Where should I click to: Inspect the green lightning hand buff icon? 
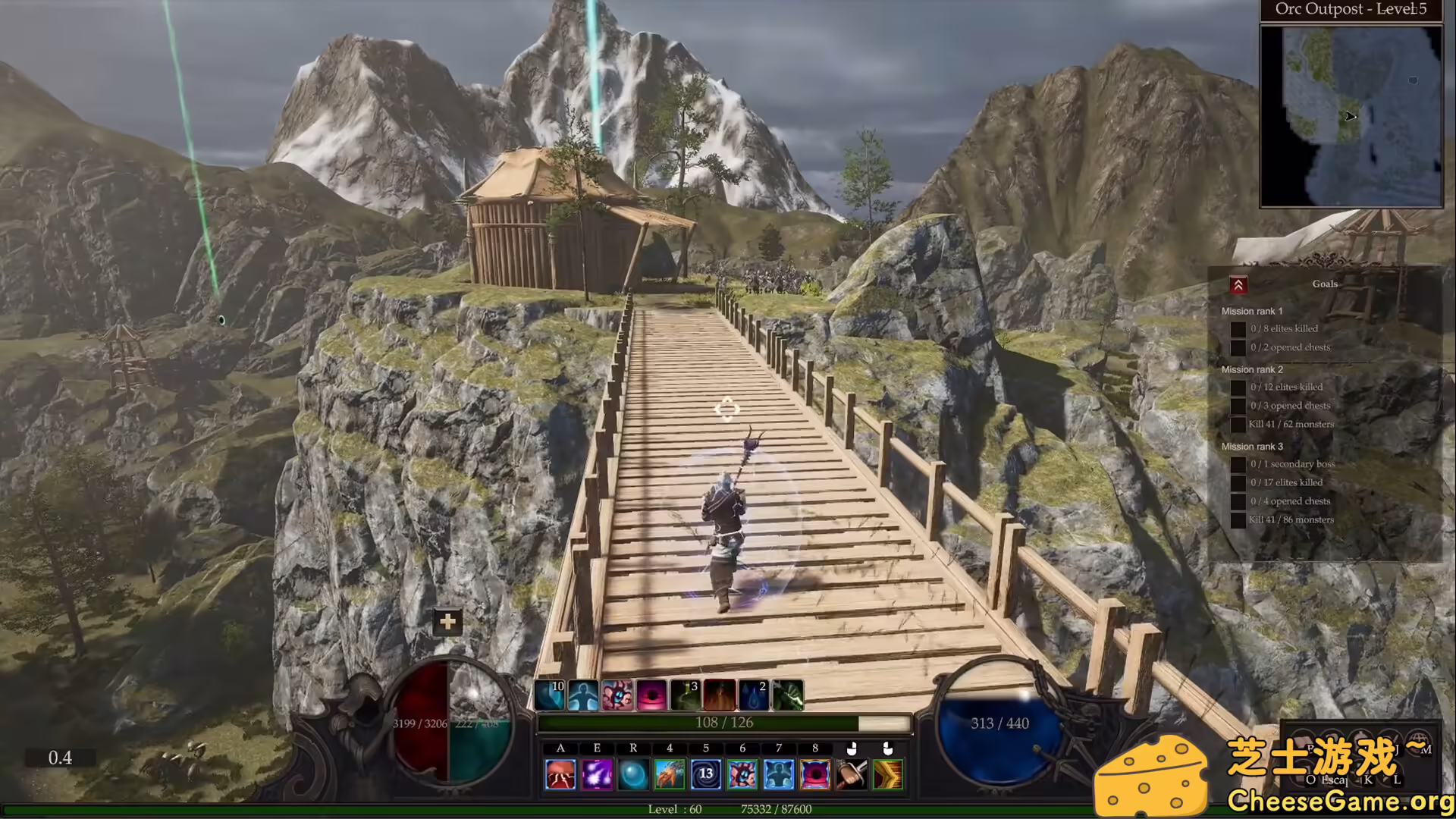[789, 695]
